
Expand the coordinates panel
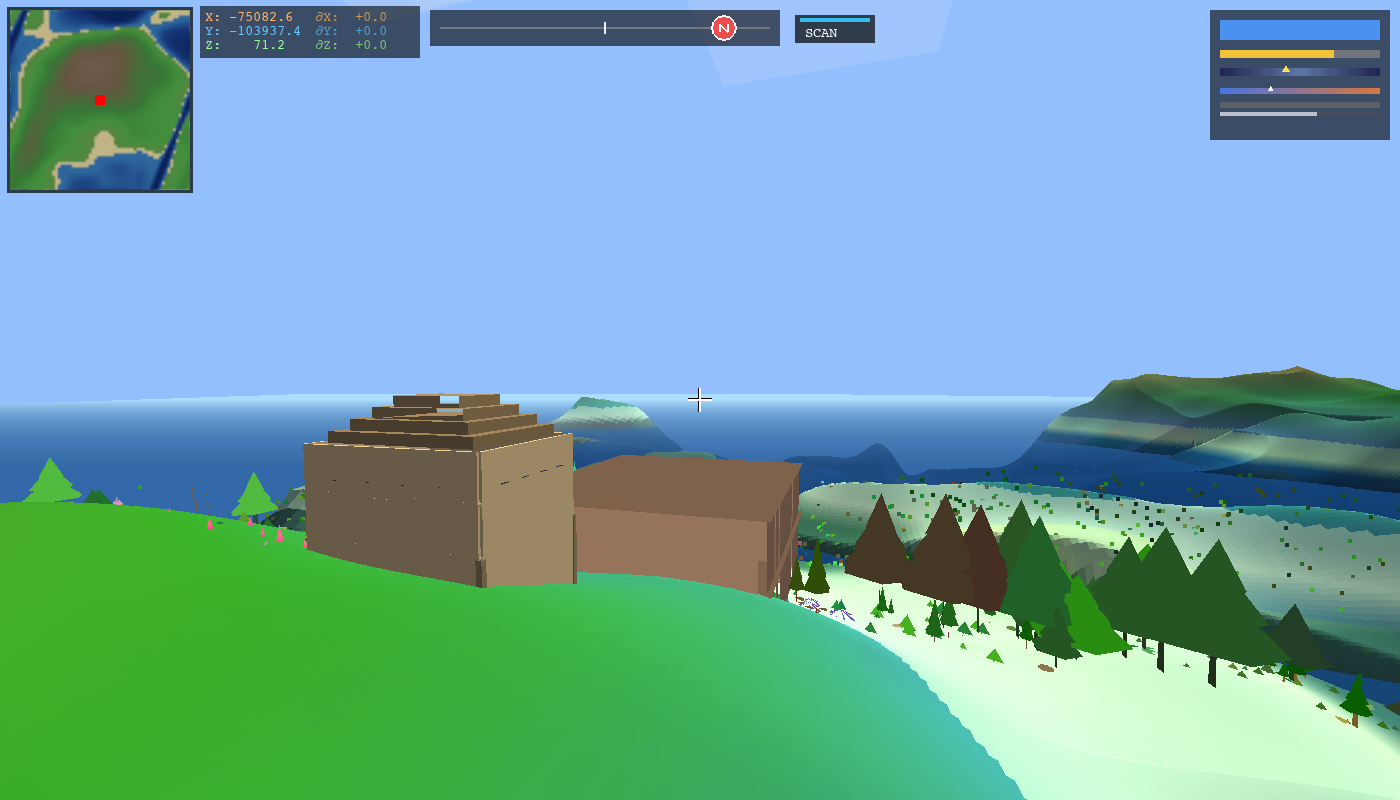(309, 30)
